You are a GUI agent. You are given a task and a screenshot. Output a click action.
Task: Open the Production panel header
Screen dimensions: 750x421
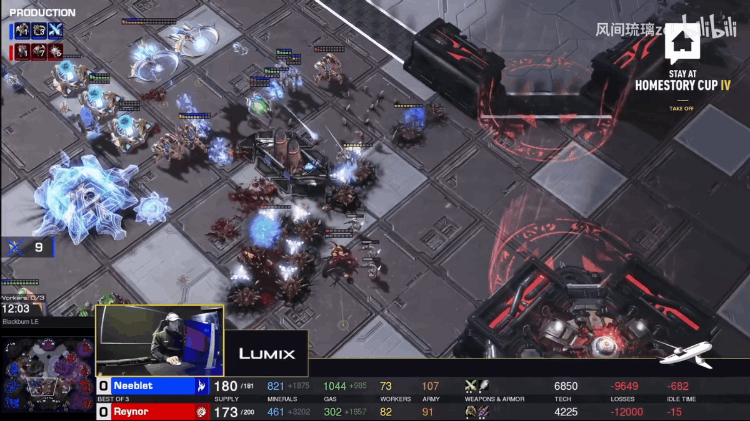42,13
